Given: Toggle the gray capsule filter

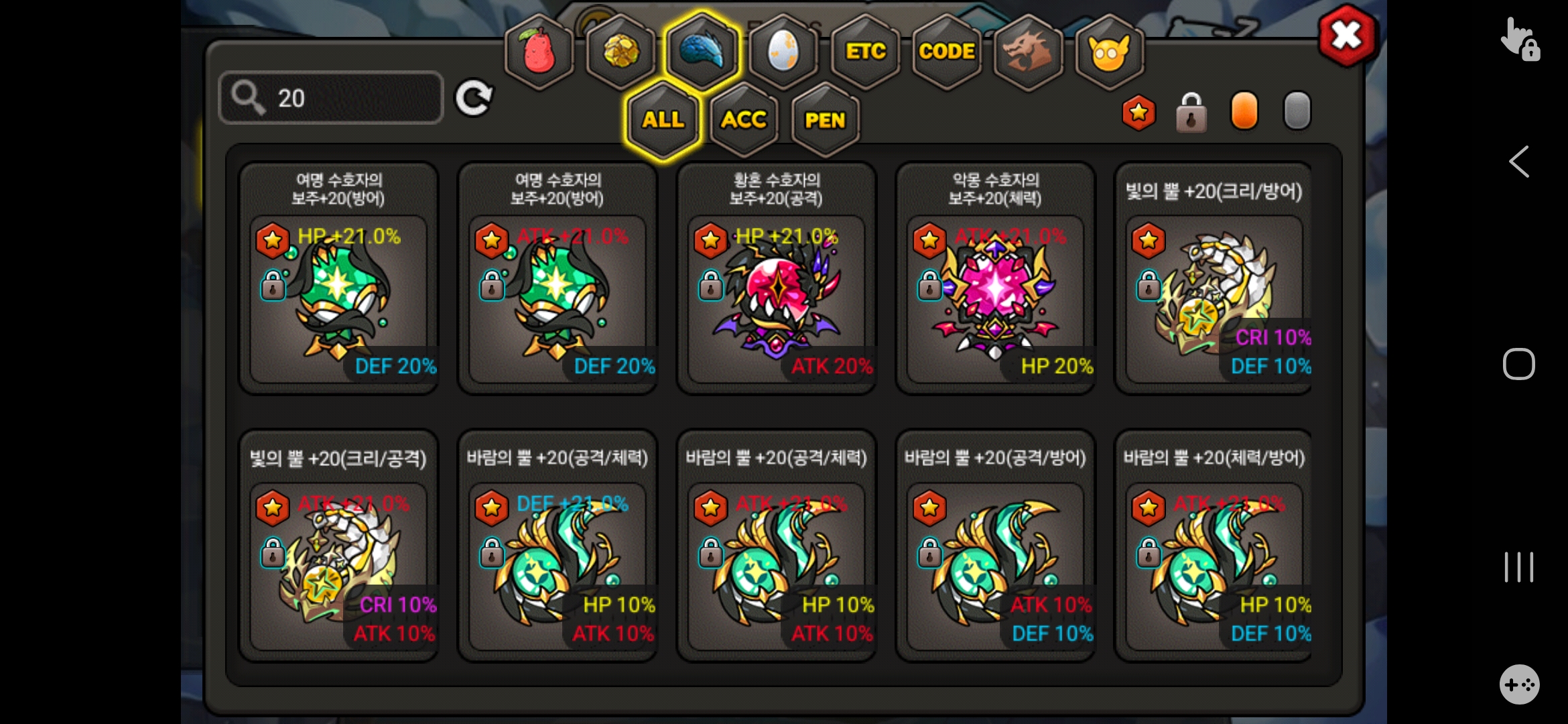Looking at the screenshot, I should pyautogui.click(x=1297, y=111).
